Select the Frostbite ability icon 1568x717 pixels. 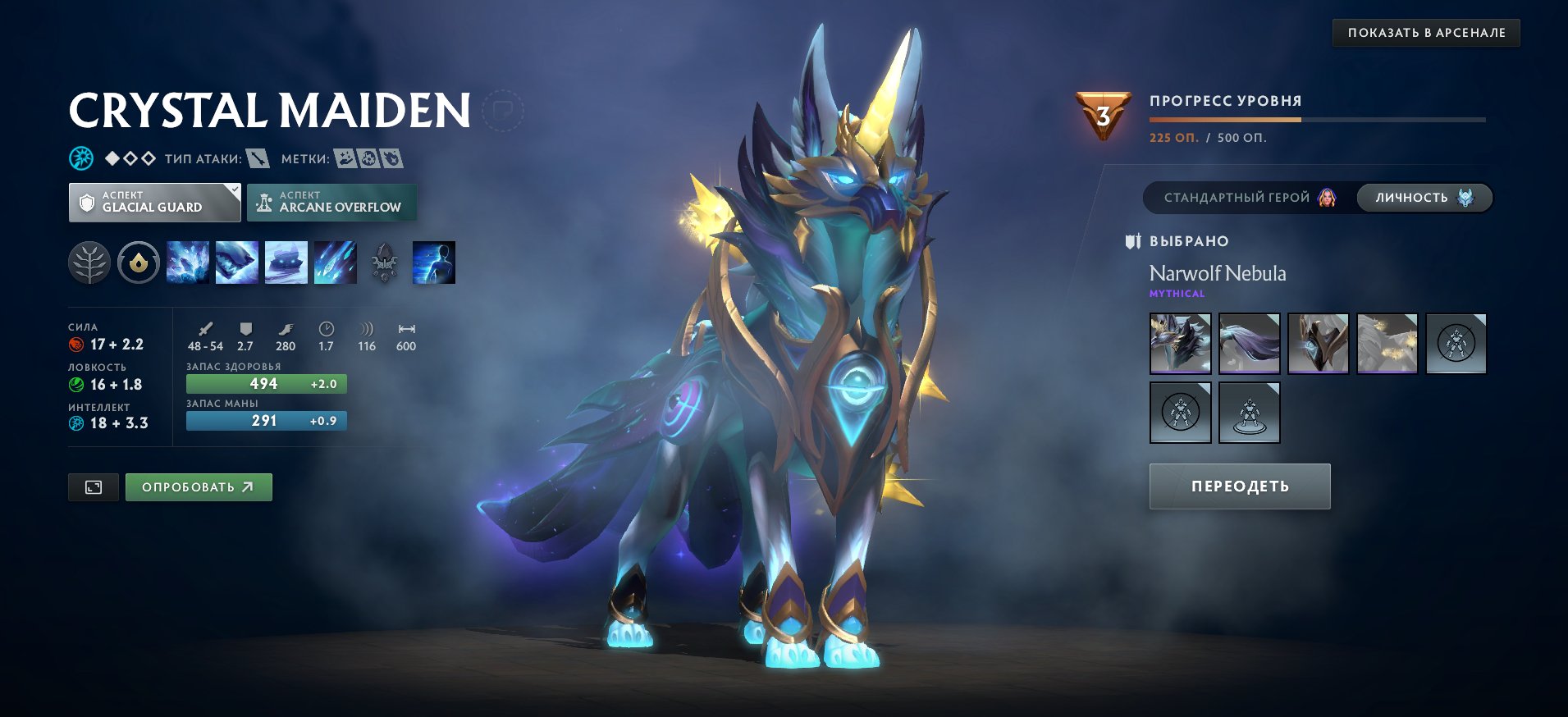[236, 263]
